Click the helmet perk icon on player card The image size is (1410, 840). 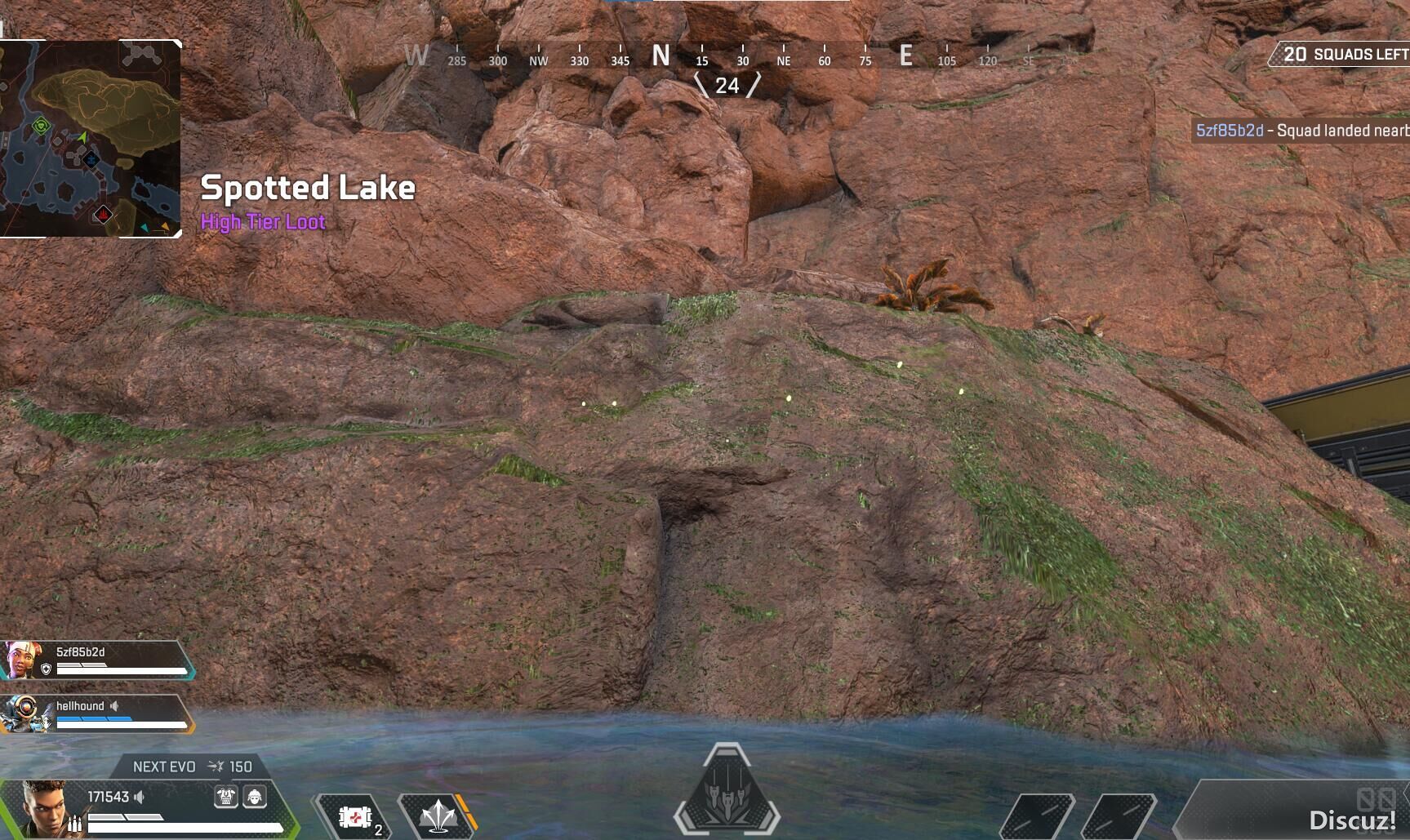click(255, 797)
